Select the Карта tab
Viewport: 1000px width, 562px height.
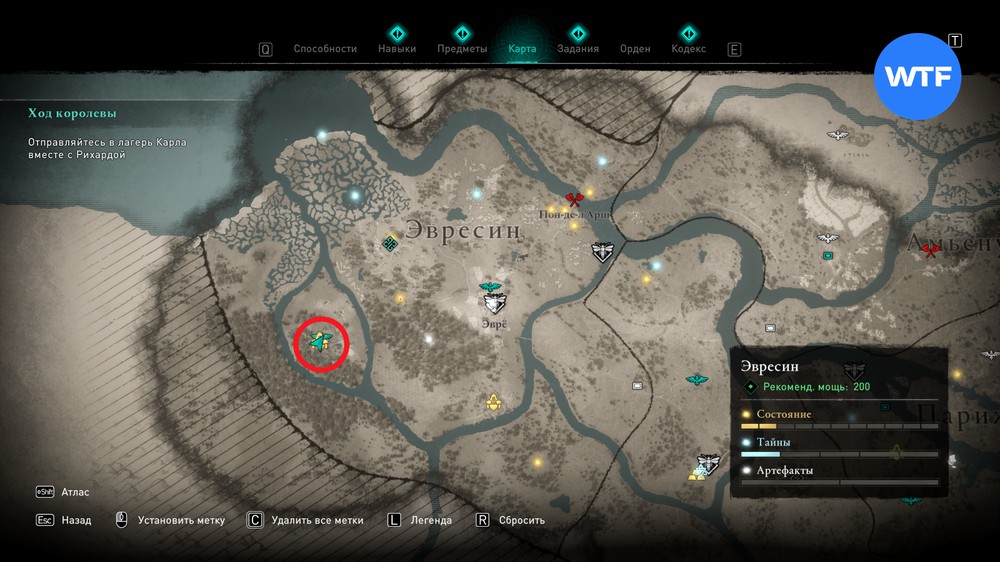(x=522, y=48)
